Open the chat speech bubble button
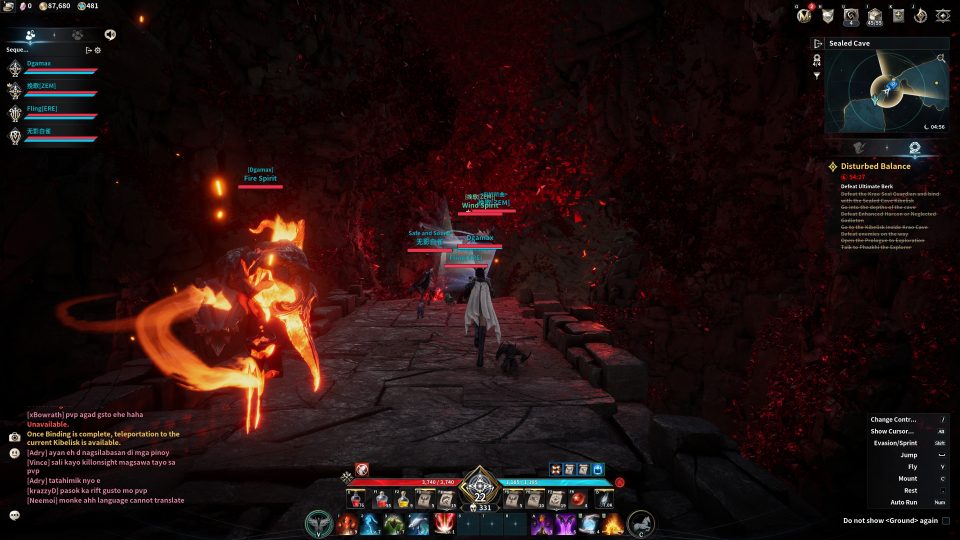The height and width of the screenshot is (540, 960). 15,515
